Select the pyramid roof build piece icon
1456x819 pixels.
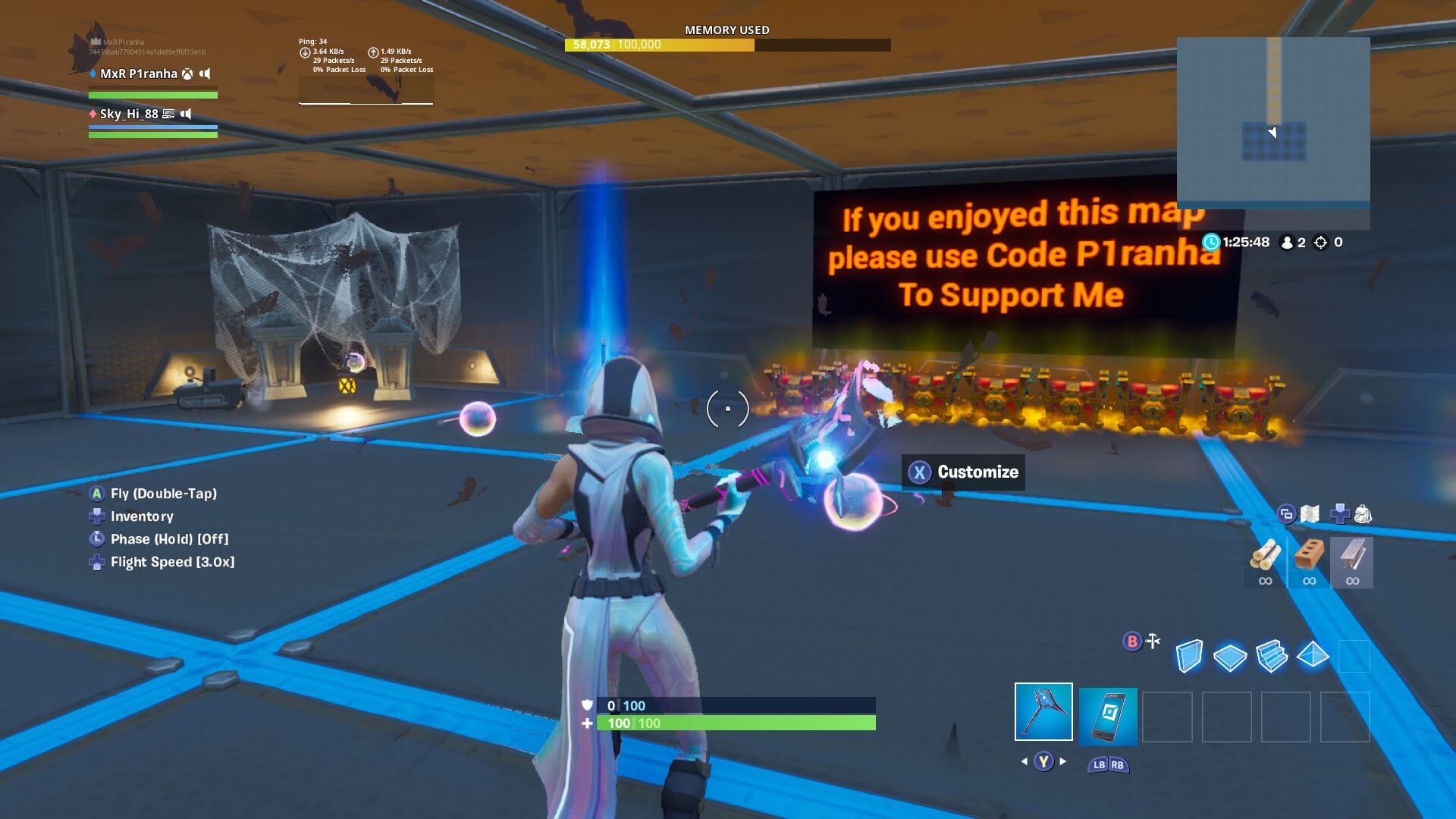click(x=1313, y=657)
